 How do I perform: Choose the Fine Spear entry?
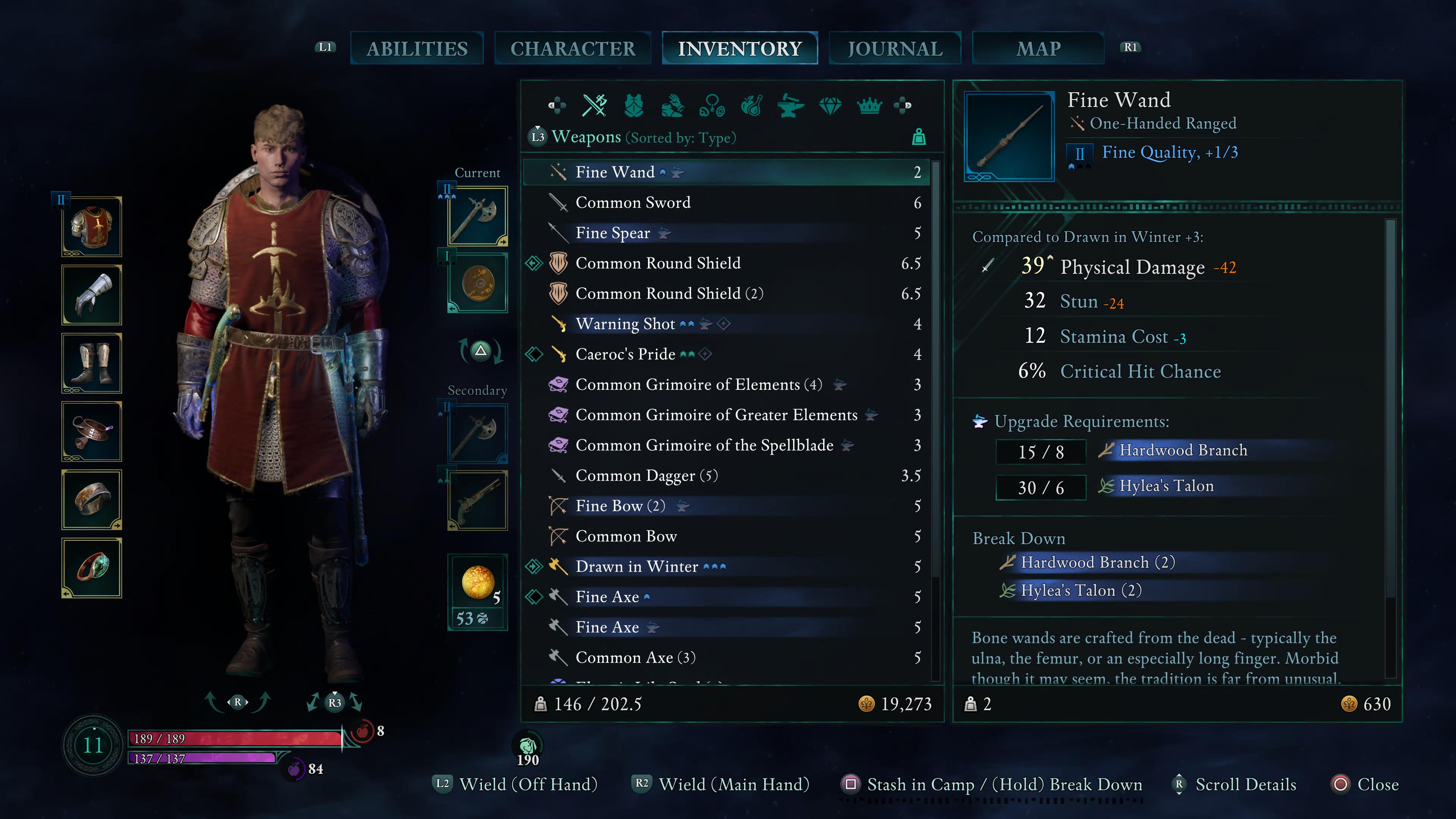[612, 233]
